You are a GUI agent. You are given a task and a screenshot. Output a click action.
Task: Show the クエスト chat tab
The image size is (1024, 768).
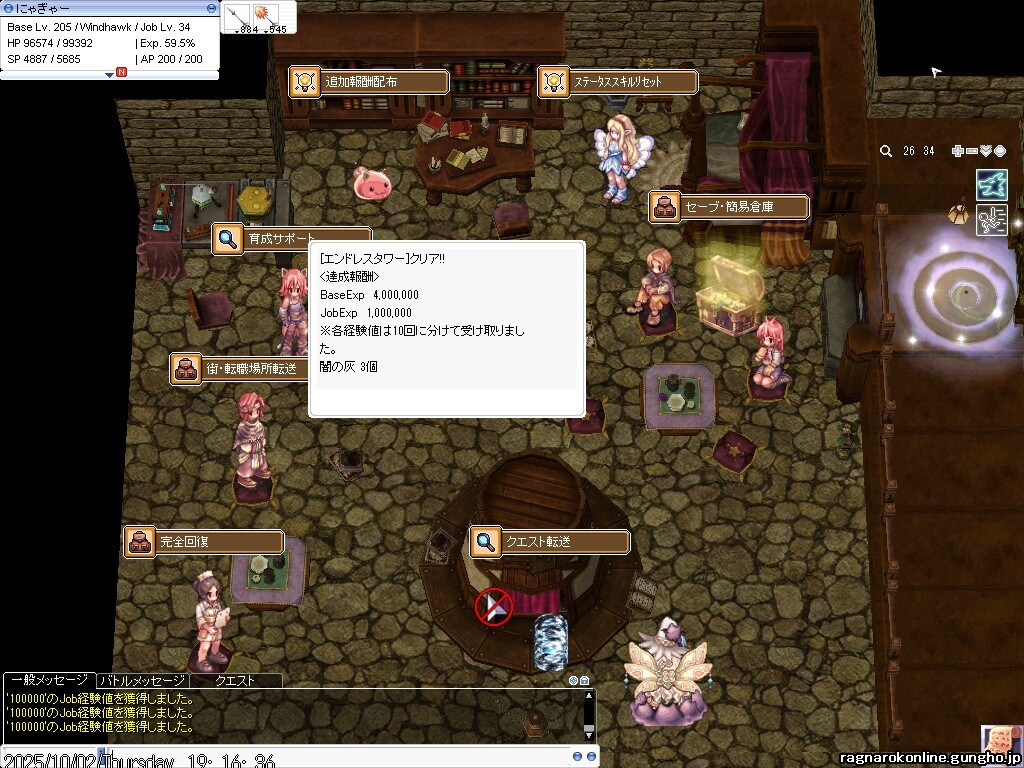[235, 680]
